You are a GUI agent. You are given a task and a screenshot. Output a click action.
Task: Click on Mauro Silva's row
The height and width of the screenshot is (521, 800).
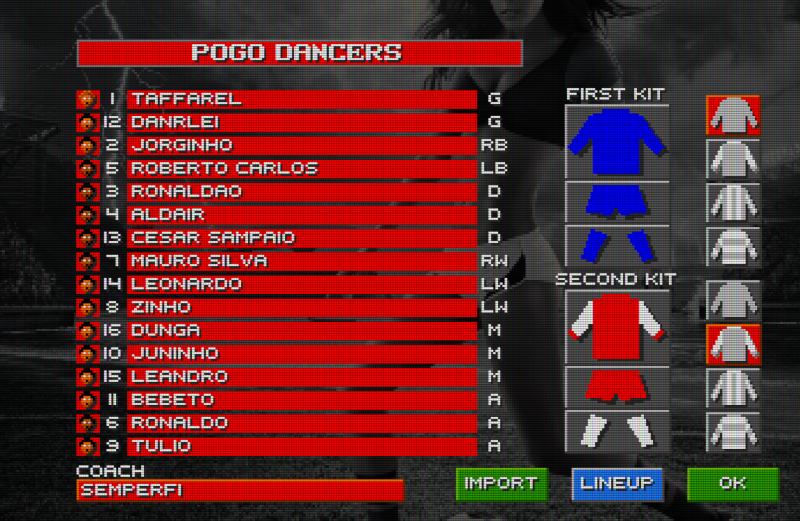pos(301,261)
